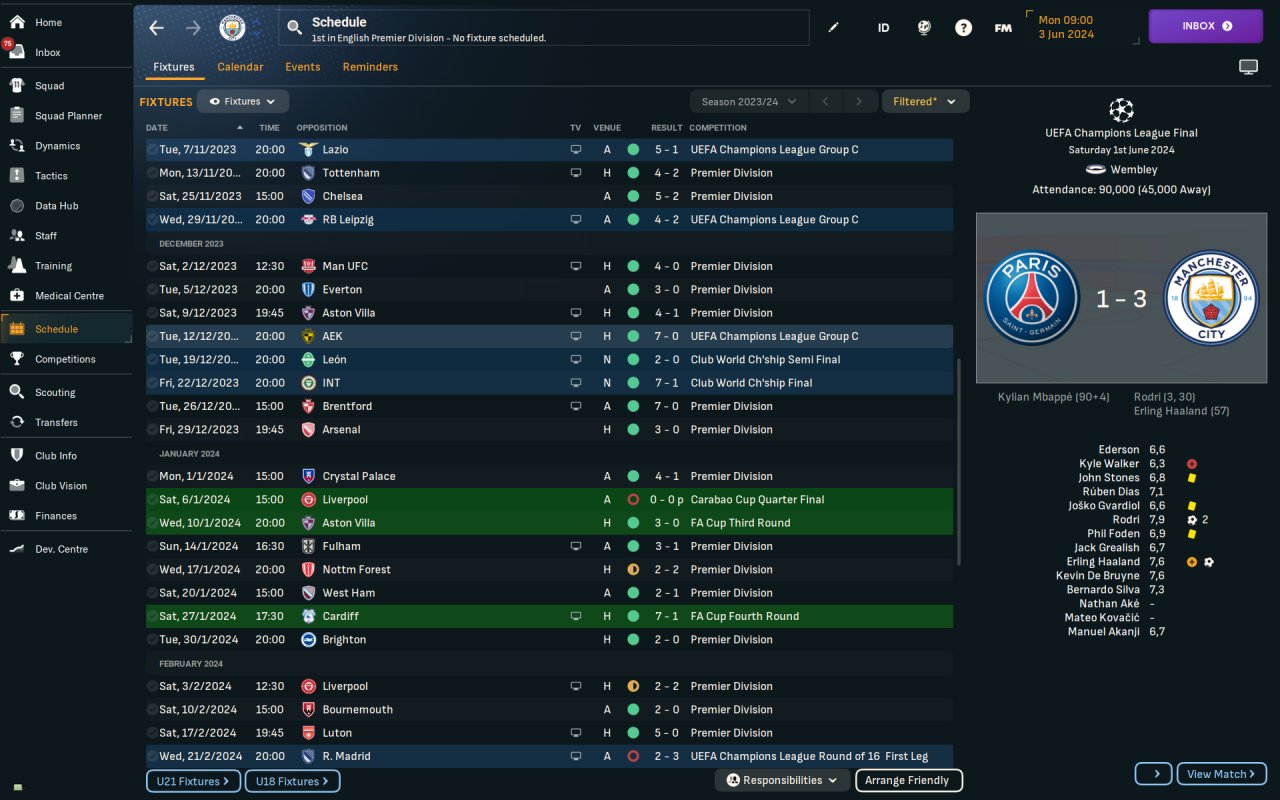The height and width of the screenshot is (800, 1280).
Task: Expand the Filtered dropdown
Action: [x=924, y=101]
